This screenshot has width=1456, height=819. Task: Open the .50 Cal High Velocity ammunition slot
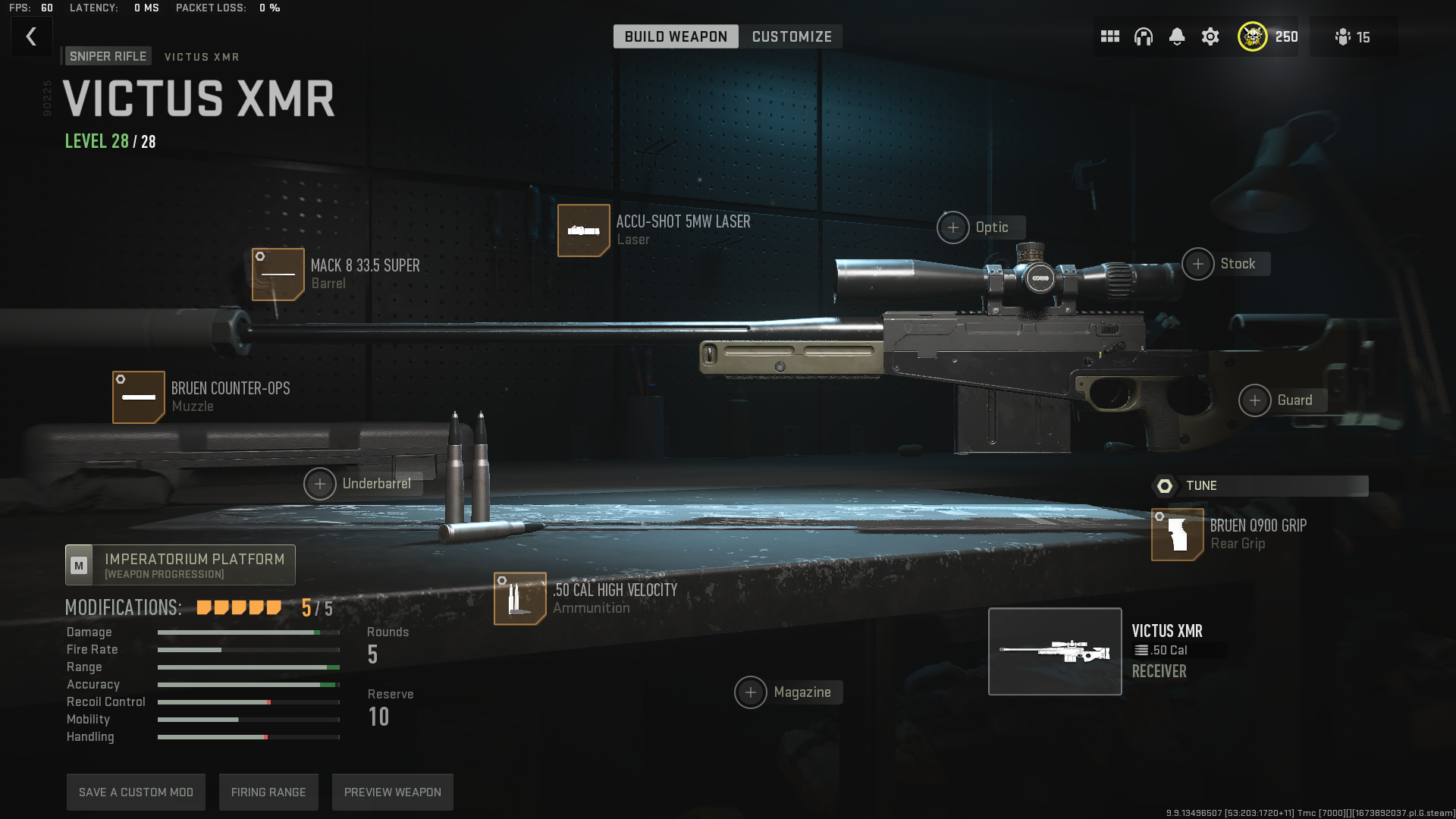(x=520, y=599)
